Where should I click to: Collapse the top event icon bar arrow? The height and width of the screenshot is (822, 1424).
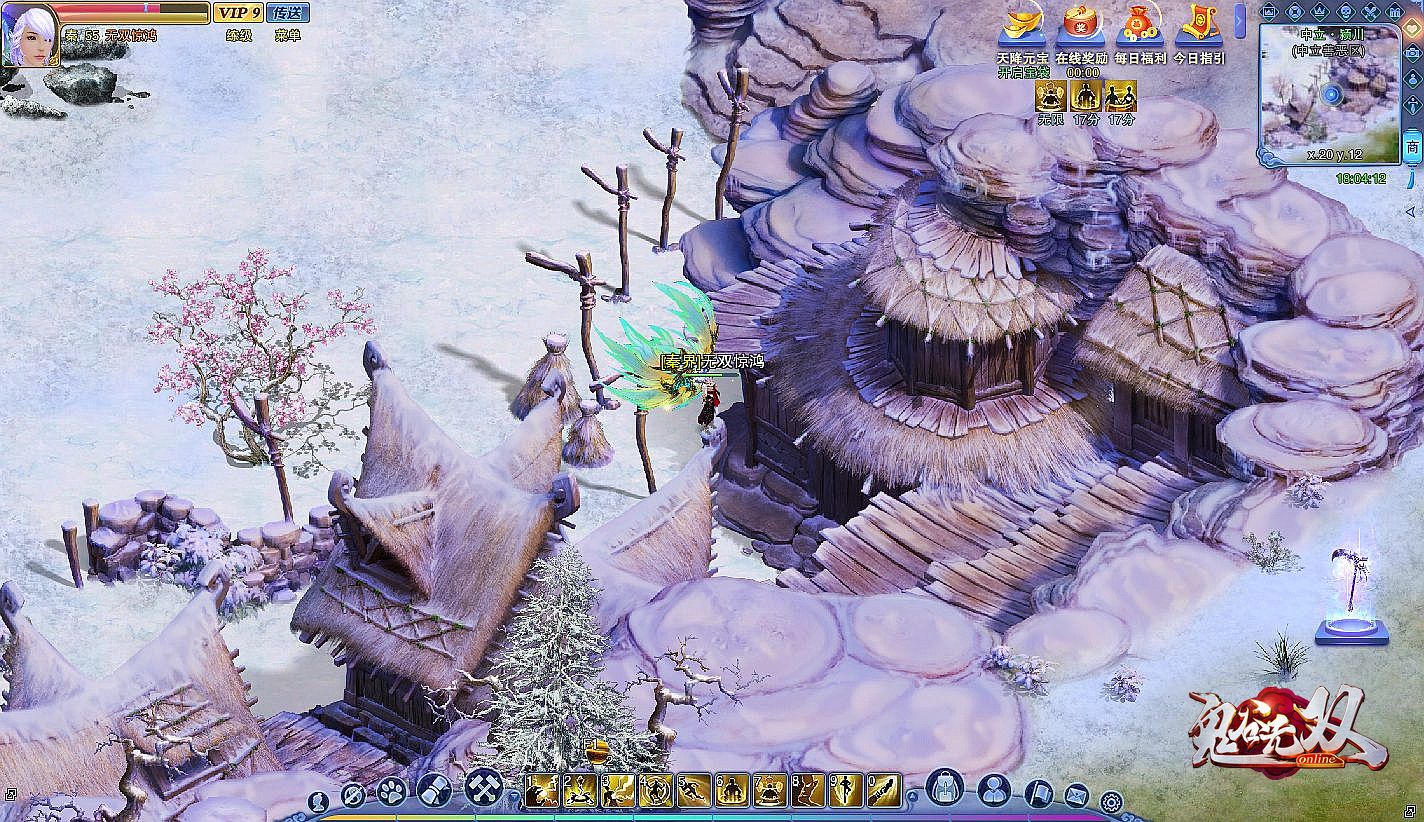point(1241,20)
